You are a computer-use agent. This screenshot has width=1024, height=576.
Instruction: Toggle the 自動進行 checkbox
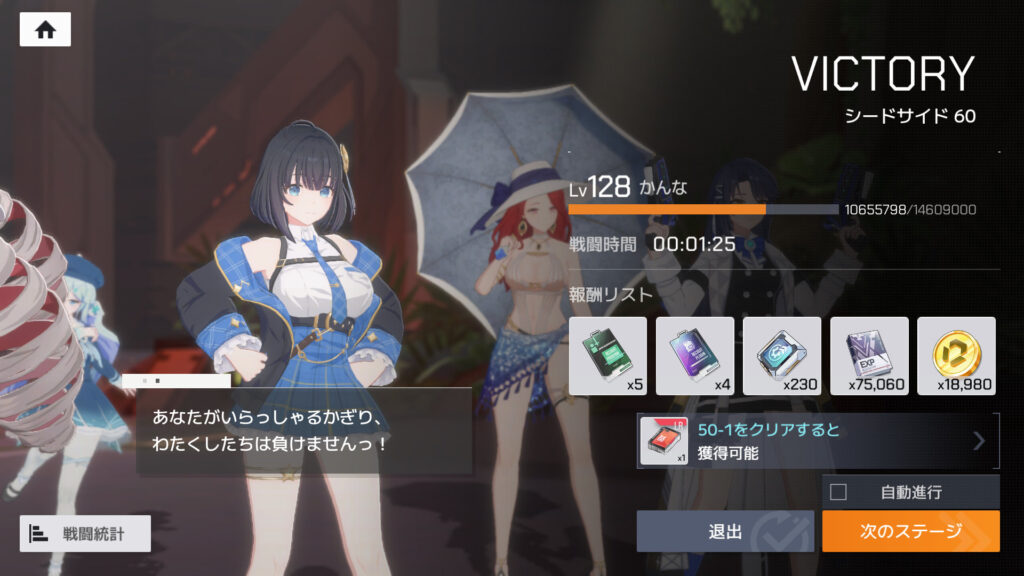pyautogui.click(x=838, y=492)
